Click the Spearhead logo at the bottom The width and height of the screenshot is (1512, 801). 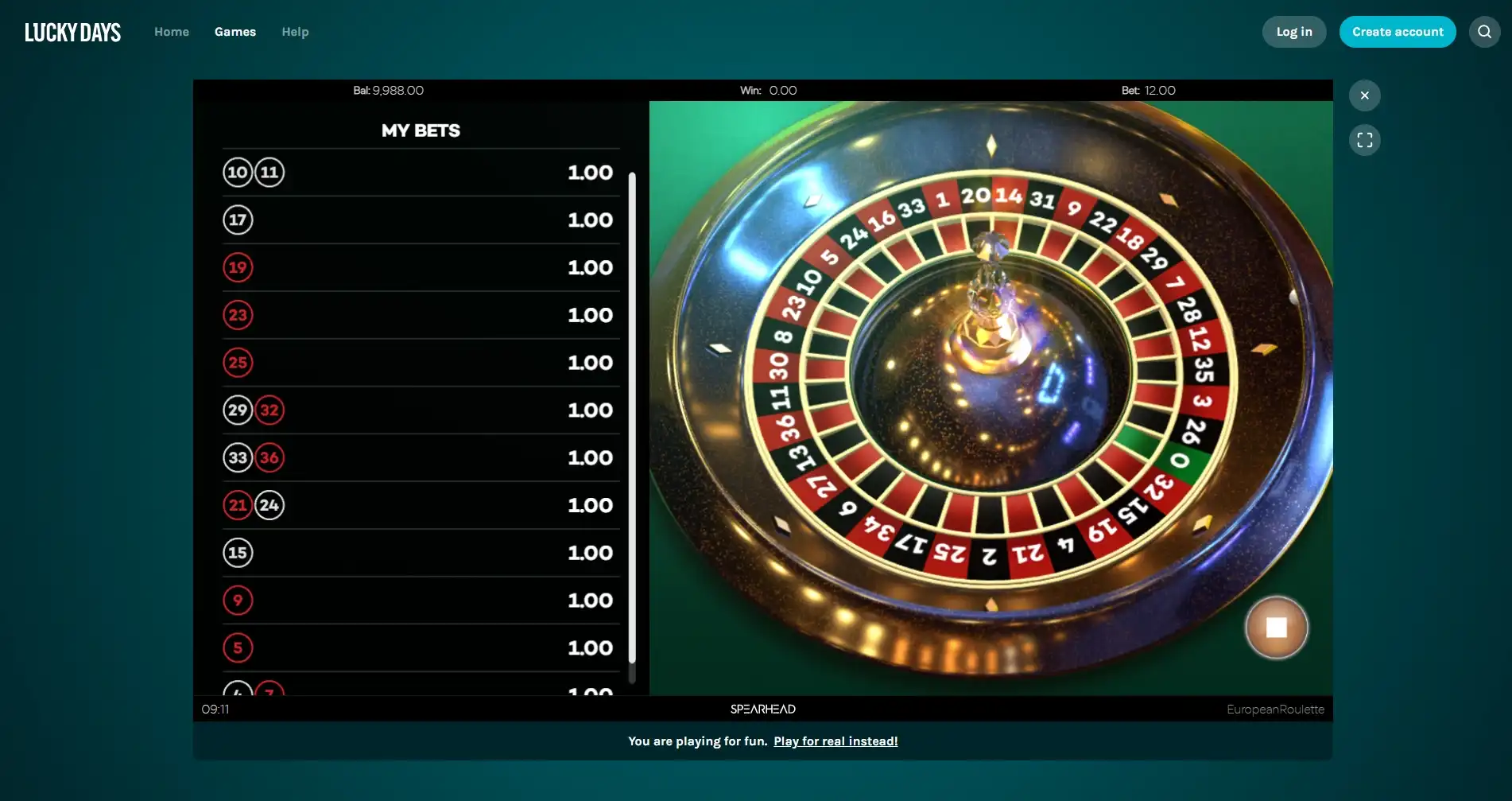coord(762,709)
